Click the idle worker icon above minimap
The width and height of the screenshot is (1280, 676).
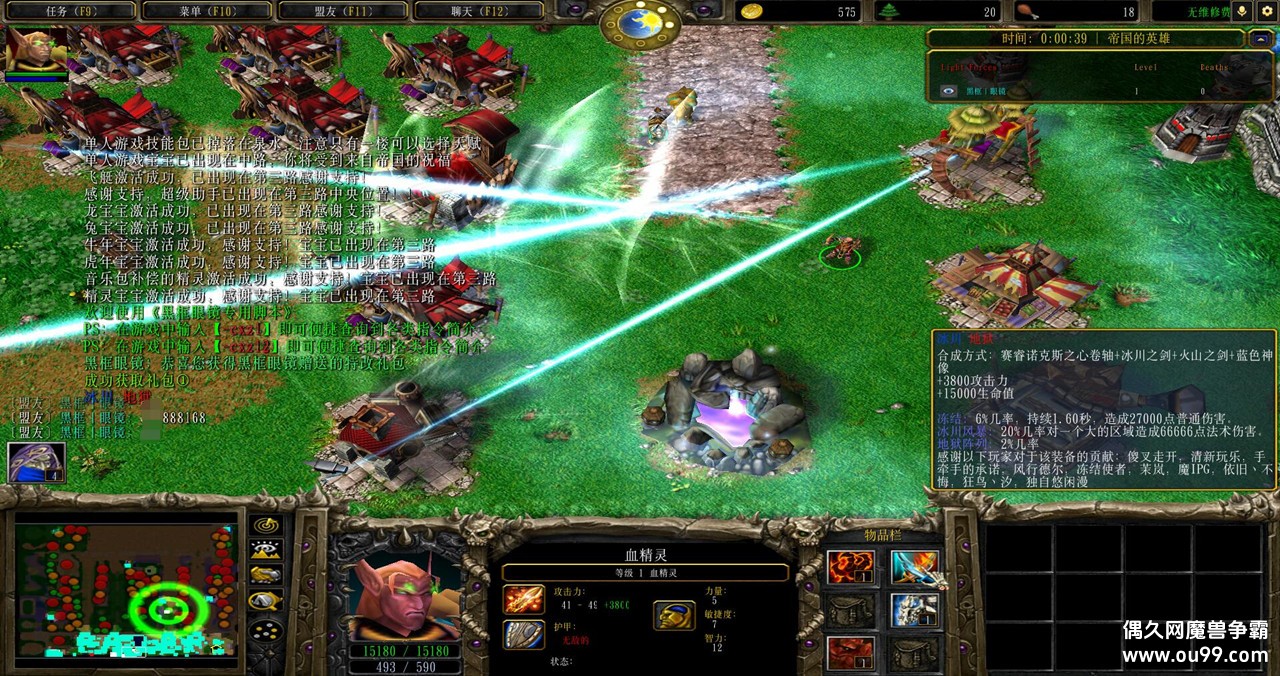click(36, 462)
